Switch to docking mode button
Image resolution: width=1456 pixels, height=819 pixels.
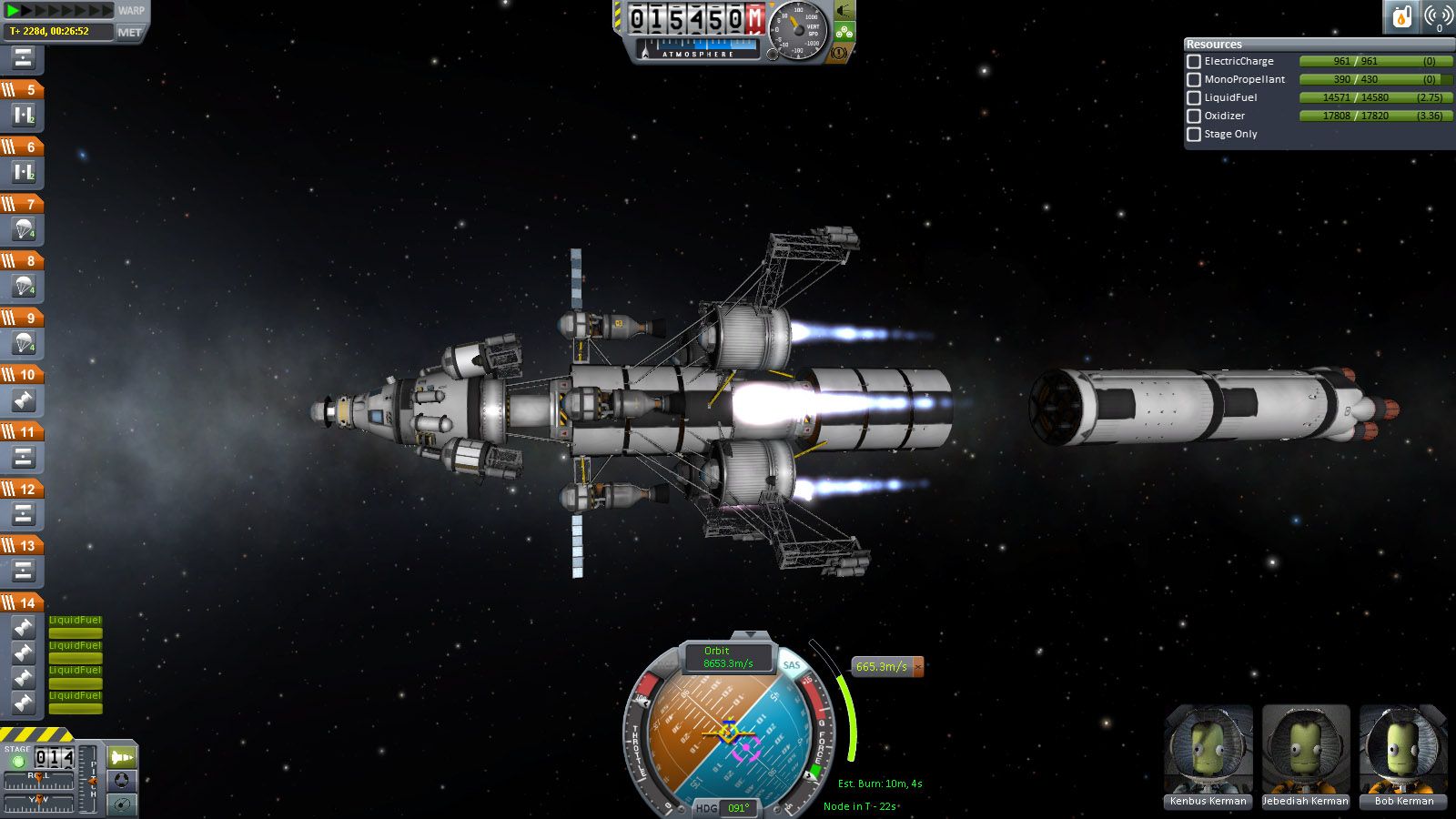point(122,781)
